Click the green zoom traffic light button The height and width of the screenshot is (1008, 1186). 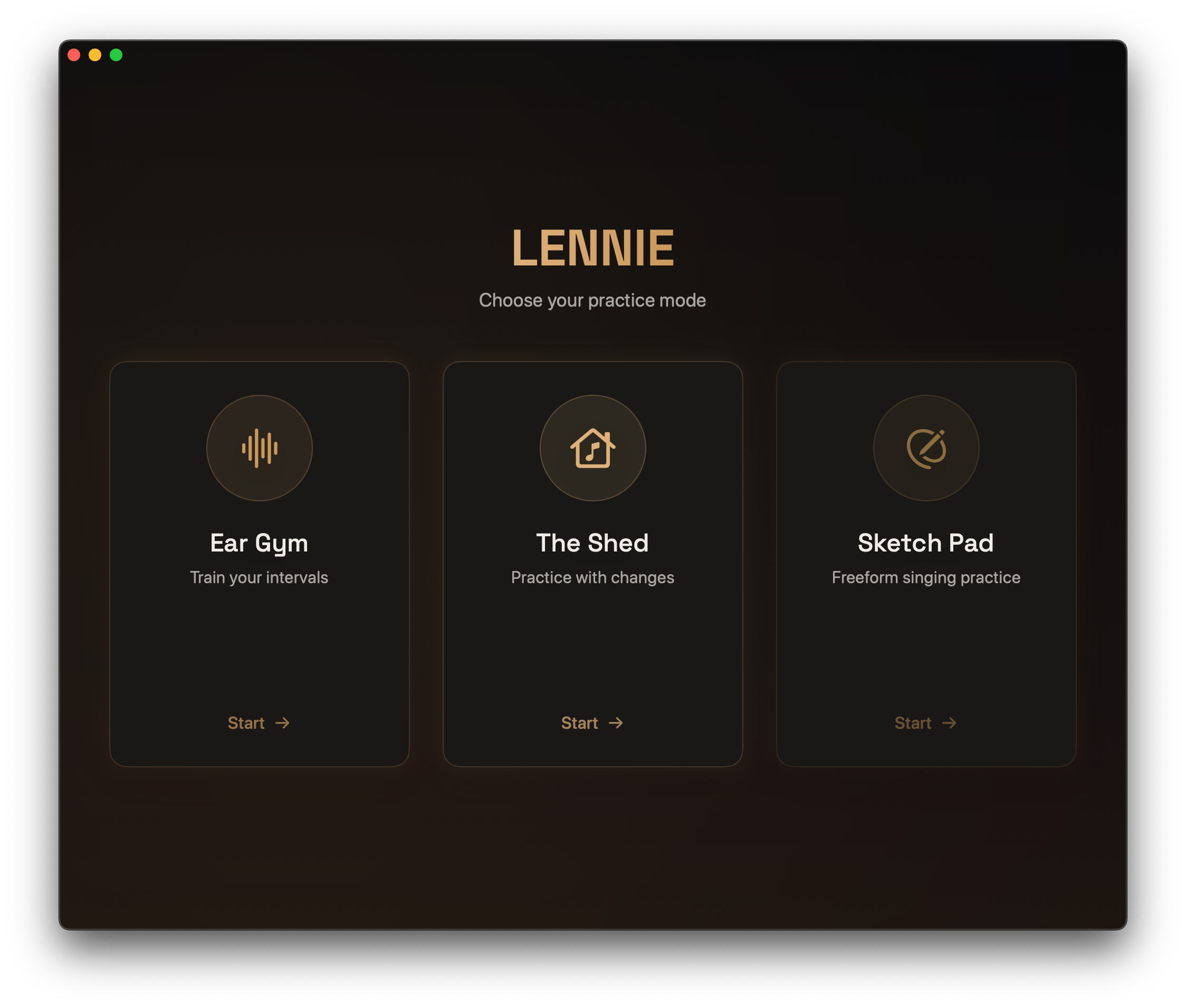point(117,55)
